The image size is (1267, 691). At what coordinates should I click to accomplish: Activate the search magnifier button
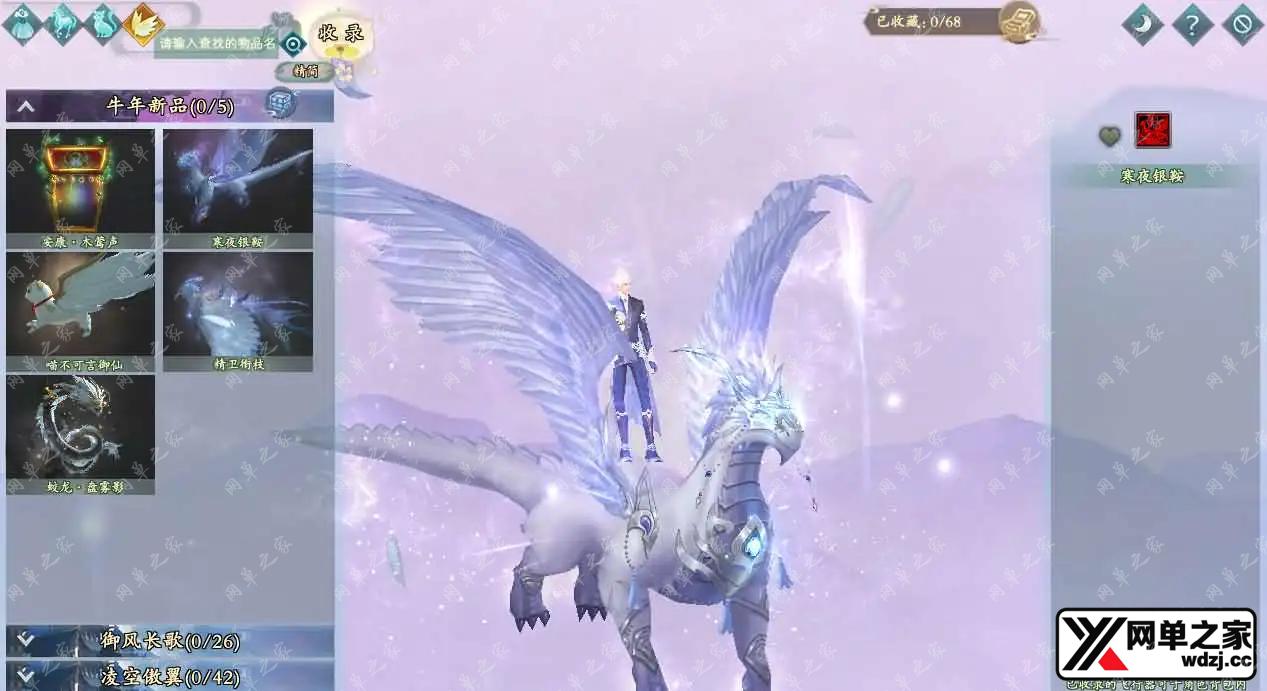pos(293,44)
